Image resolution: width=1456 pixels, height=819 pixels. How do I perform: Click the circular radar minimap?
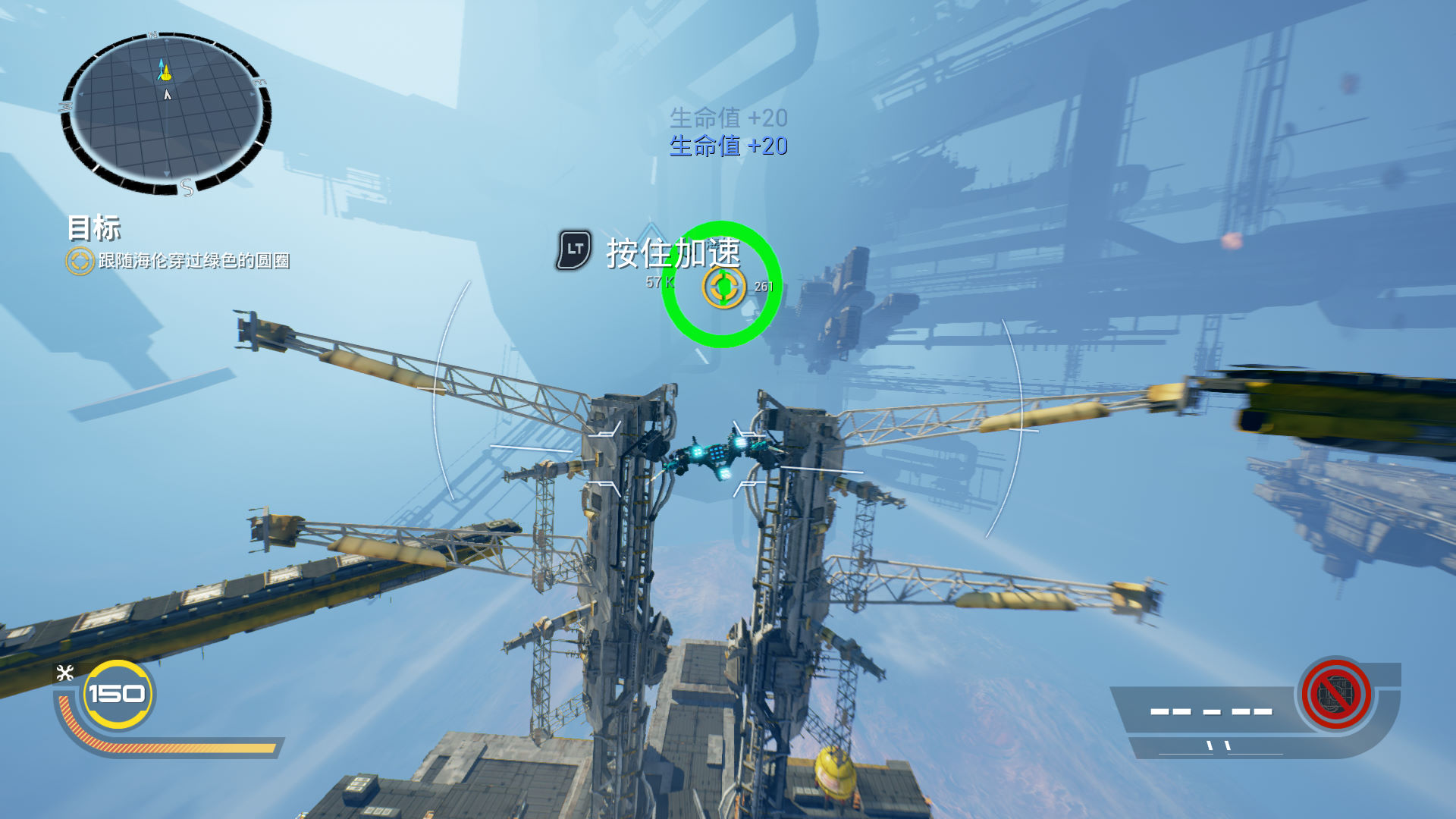pos(165,112)
